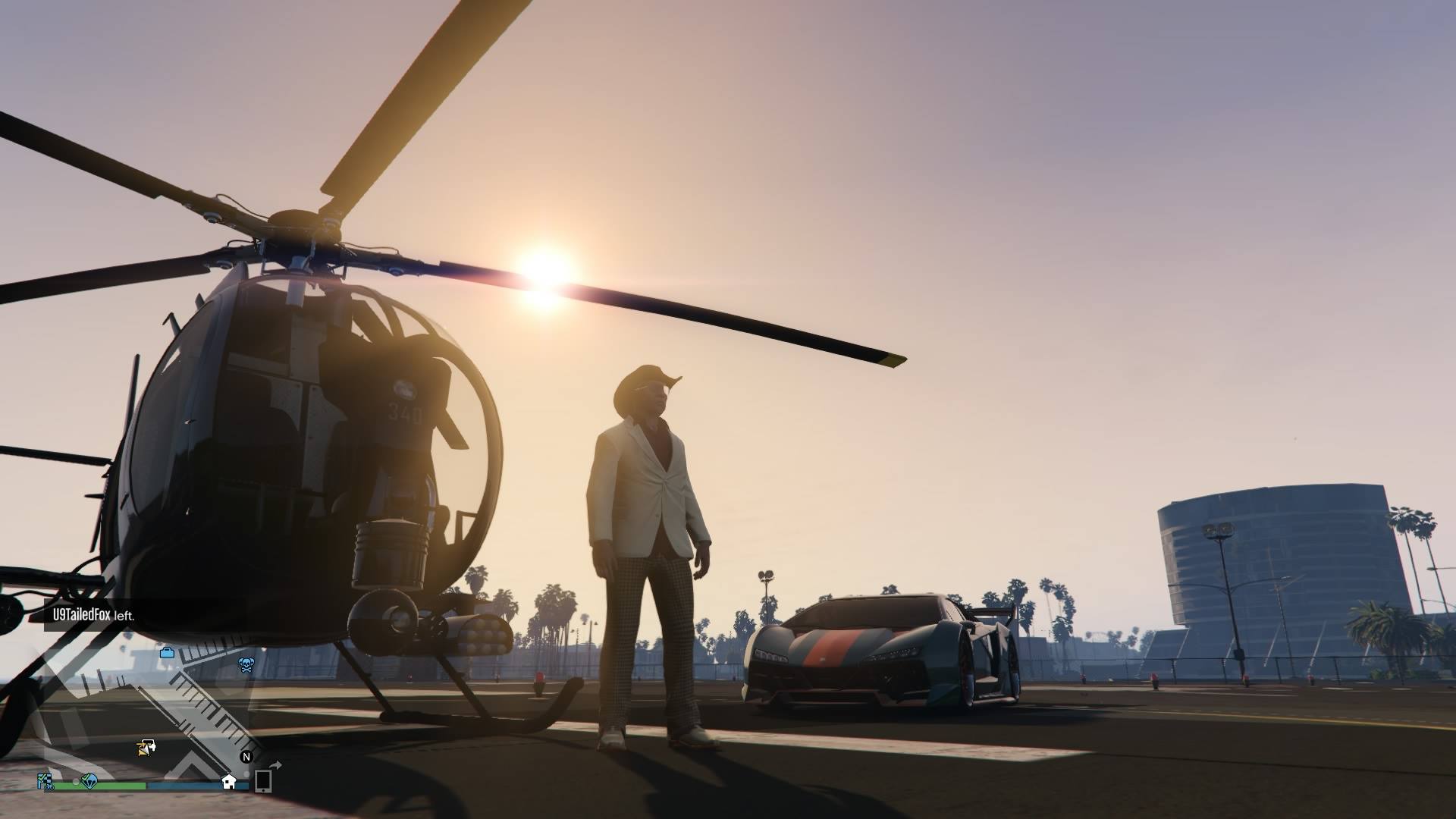
Task: Click the white house safehouse marker
Action: (x=228, y=782)
